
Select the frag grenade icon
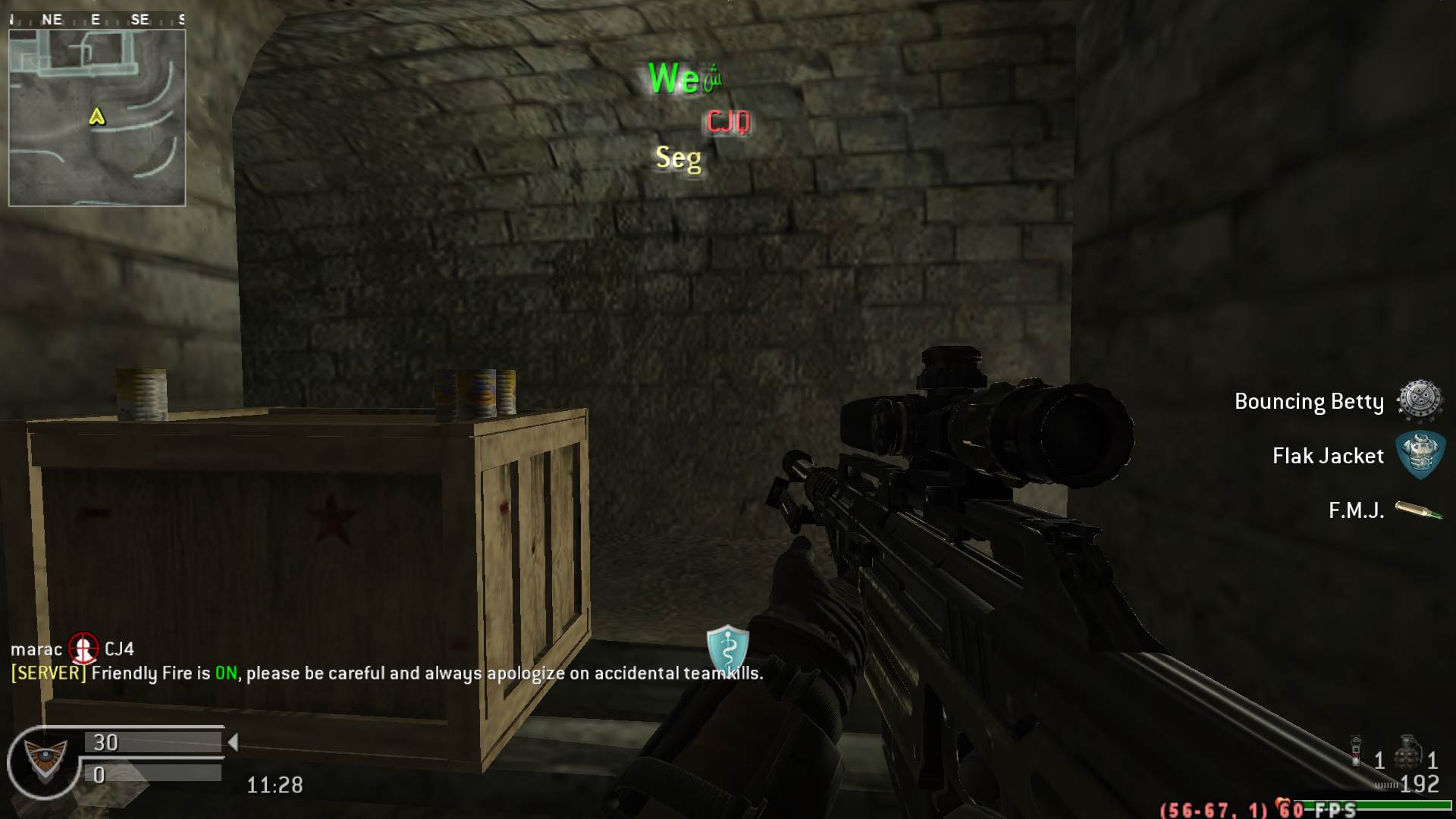1407,752
